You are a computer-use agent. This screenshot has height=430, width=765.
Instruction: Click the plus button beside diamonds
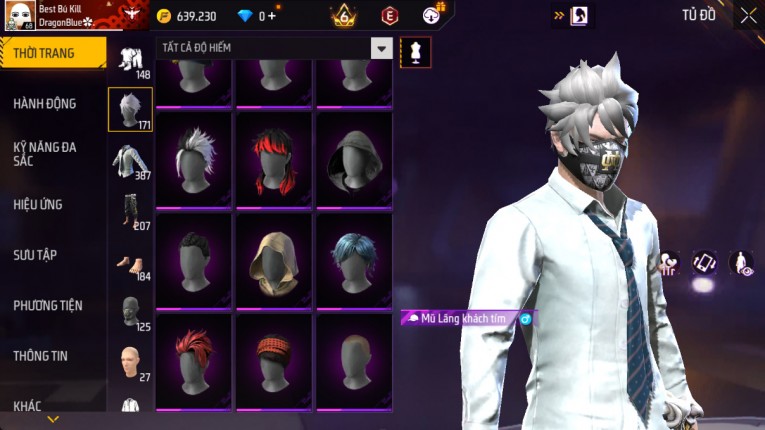pyautogui.click(x=272, y=16)
